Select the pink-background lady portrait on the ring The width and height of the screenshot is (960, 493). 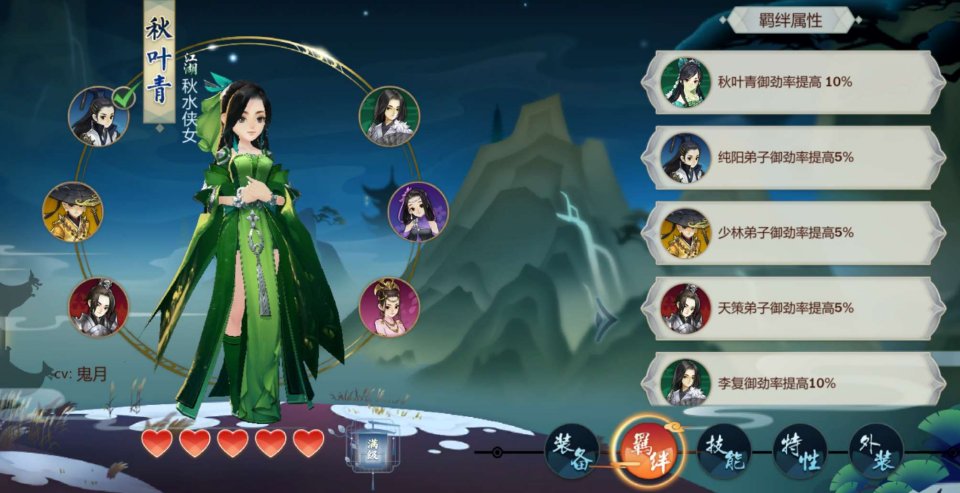[389, 306]
